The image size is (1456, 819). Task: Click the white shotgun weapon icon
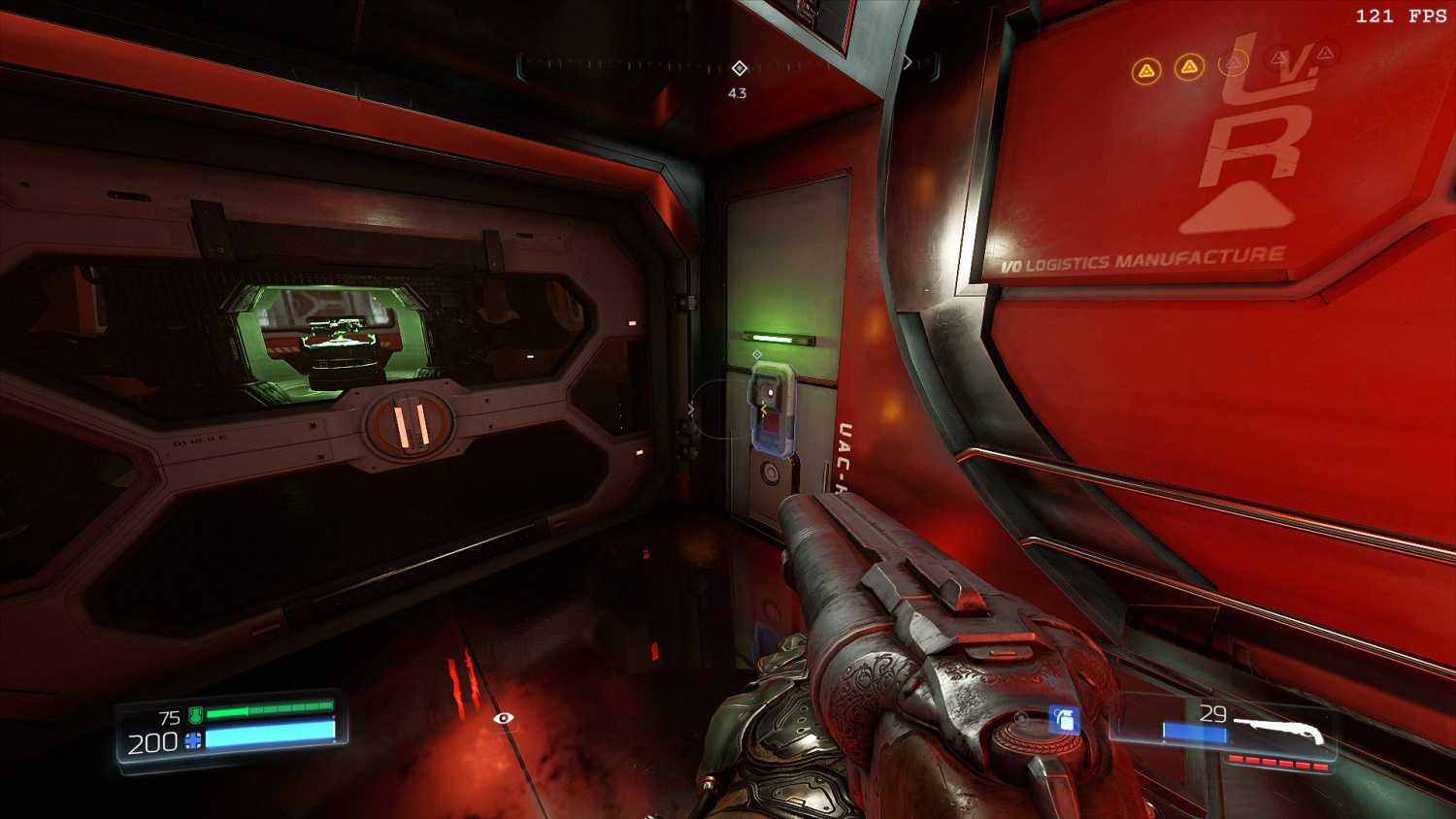click(1280, 731)
